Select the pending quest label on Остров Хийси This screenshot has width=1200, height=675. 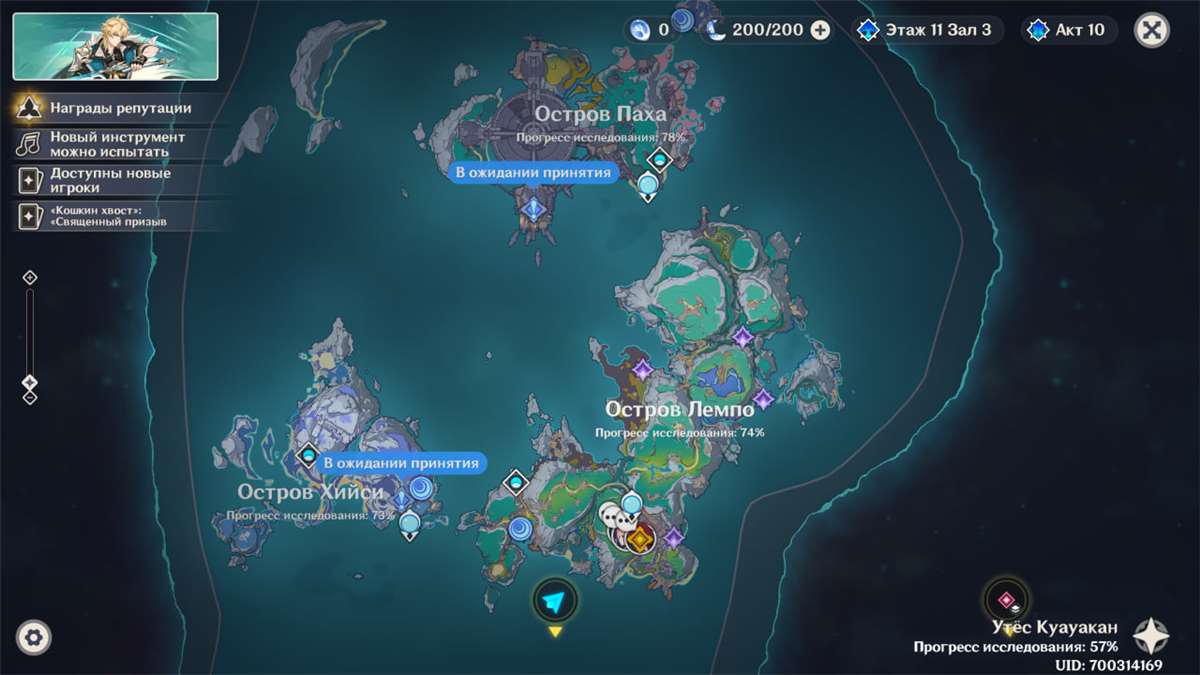(402, 463)
